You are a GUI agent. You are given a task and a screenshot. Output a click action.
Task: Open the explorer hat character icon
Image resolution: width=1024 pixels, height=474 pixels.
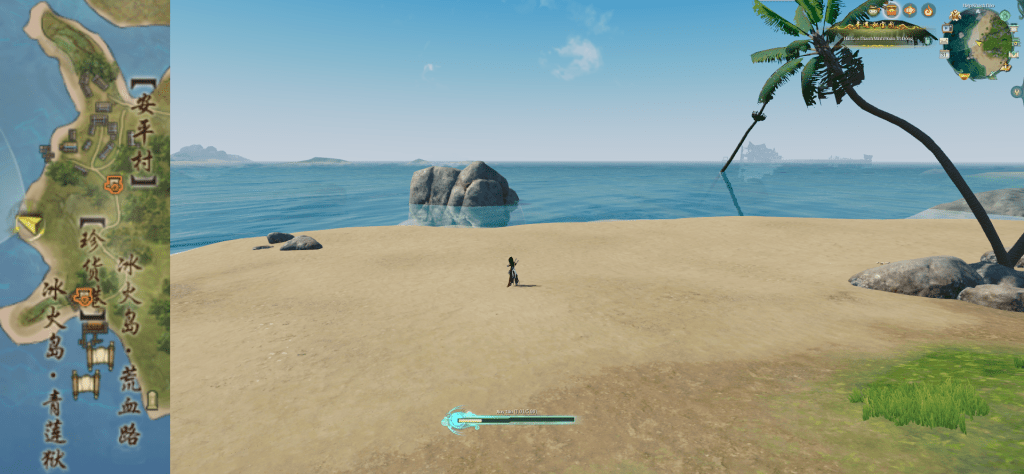click(x=873, y=10)
